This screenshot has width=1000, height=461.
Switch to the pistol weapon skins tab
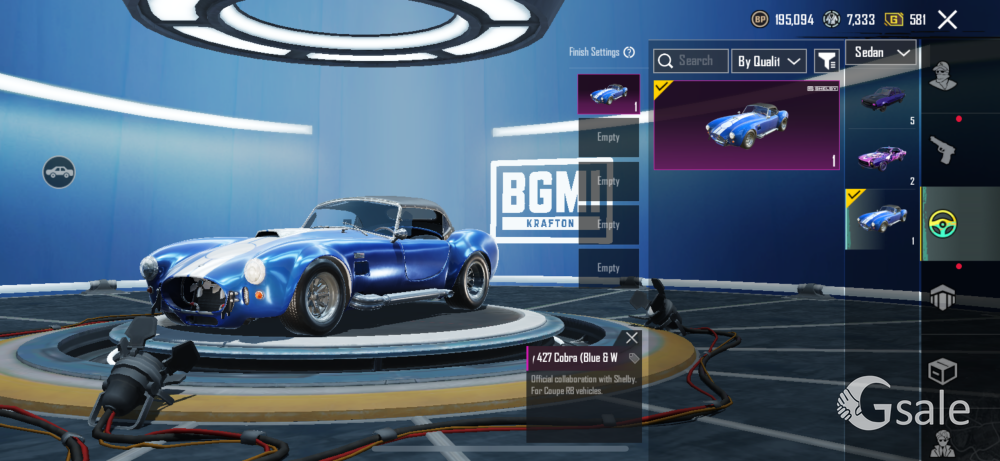940,150
